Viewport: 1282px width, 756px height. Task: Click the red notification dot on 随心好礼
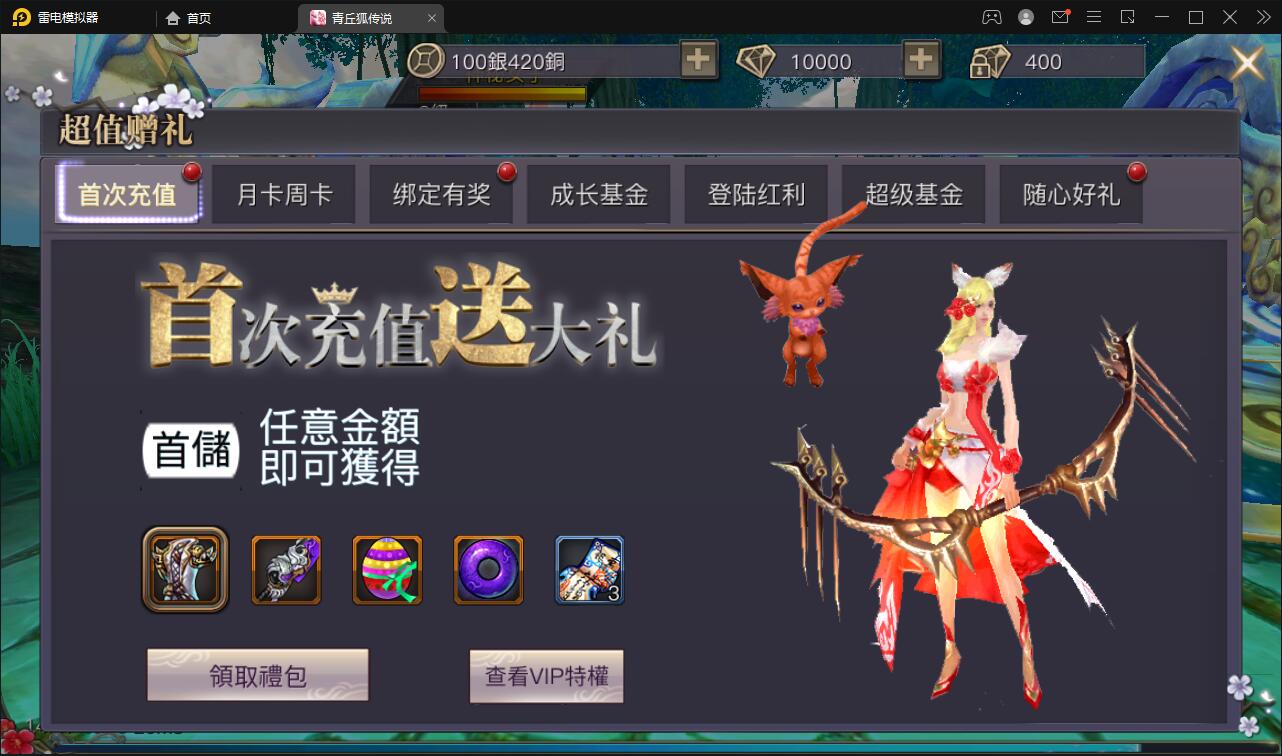click(1137, 172)
